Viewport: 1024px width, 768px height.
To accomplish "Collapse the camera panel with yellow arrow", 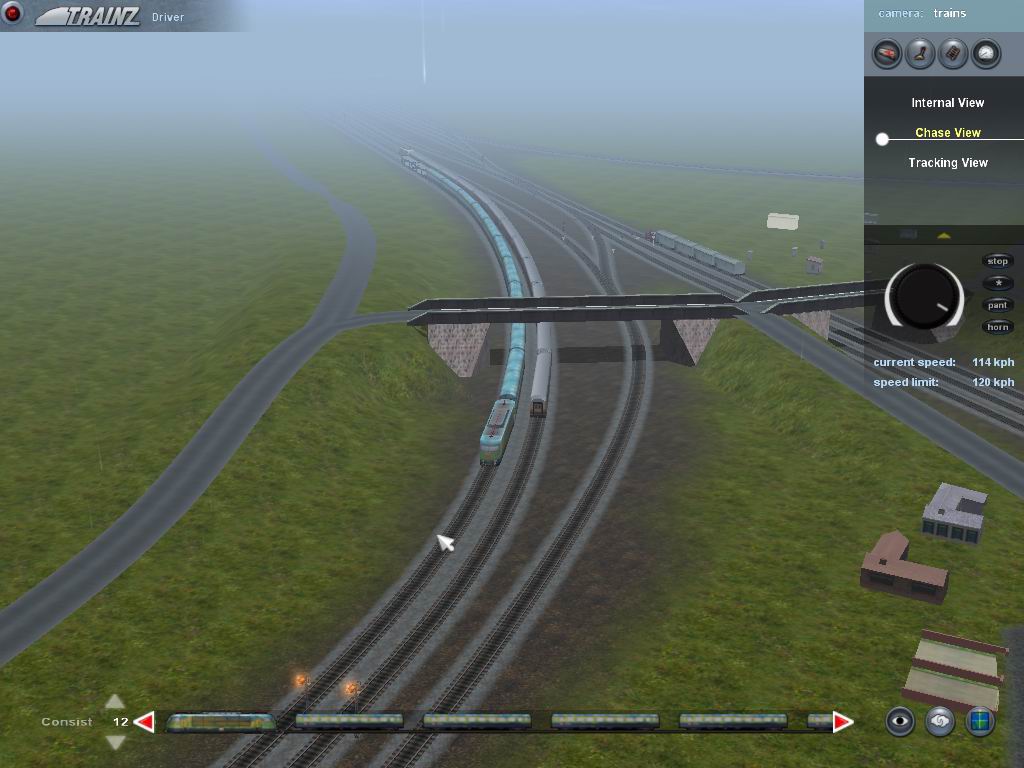I will click(x=943, y=236).
